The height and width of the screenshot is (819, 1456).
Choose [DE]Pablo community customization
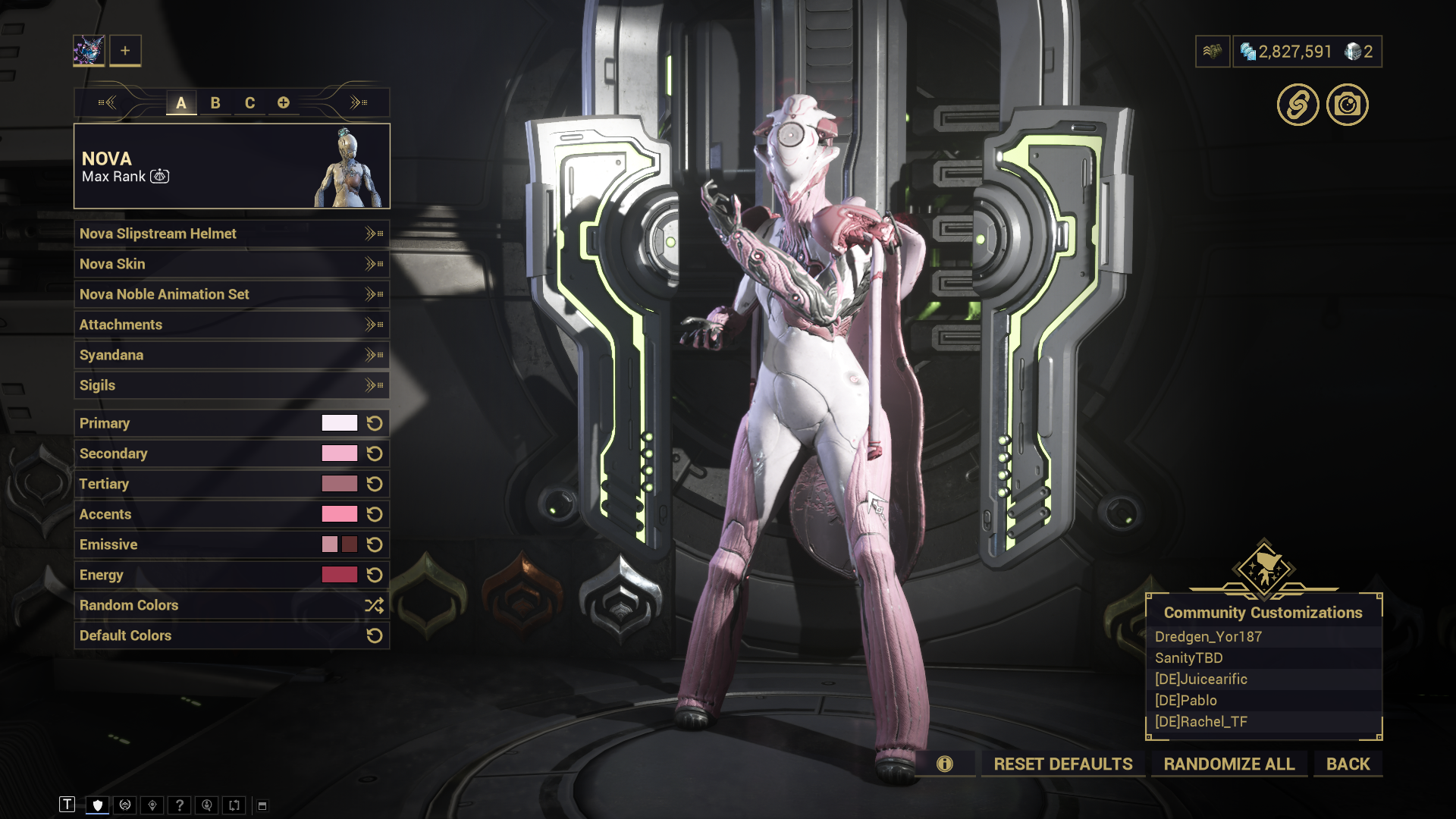pos(1186,701)
